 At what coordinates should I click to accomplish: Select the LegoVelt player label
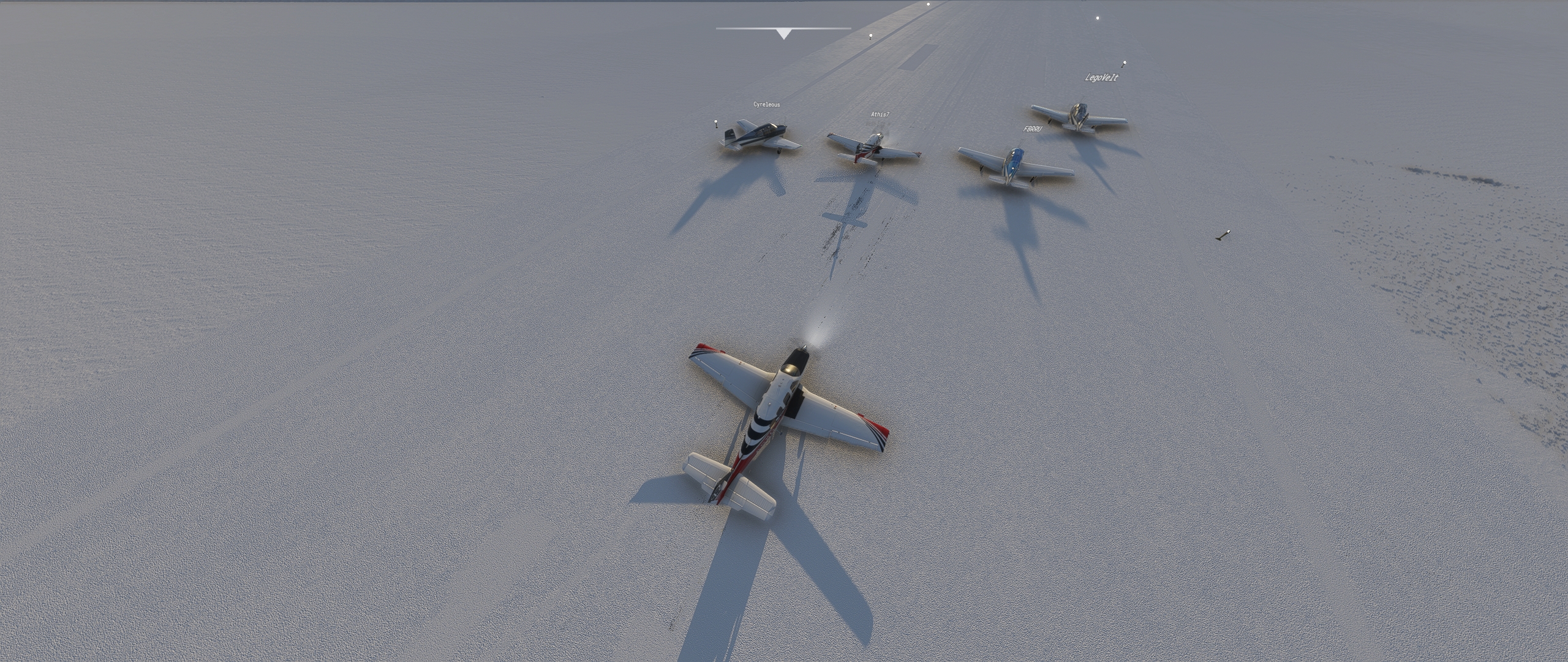[1101, 78]
